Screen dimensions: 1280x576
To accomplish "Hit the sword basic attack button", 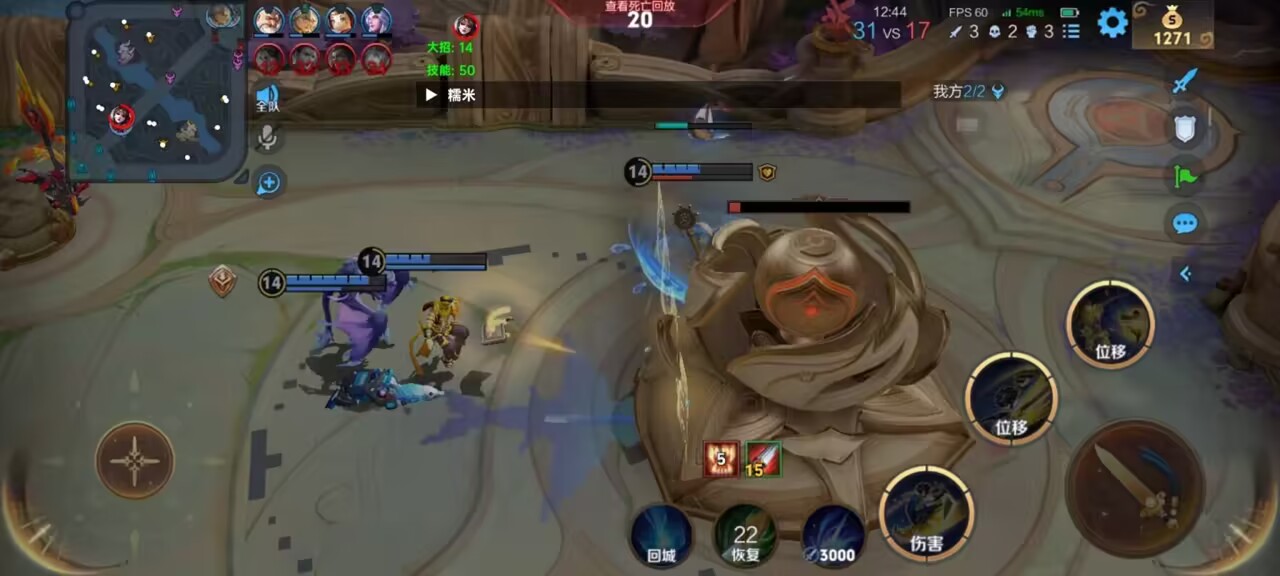I will click(1135, 488).
